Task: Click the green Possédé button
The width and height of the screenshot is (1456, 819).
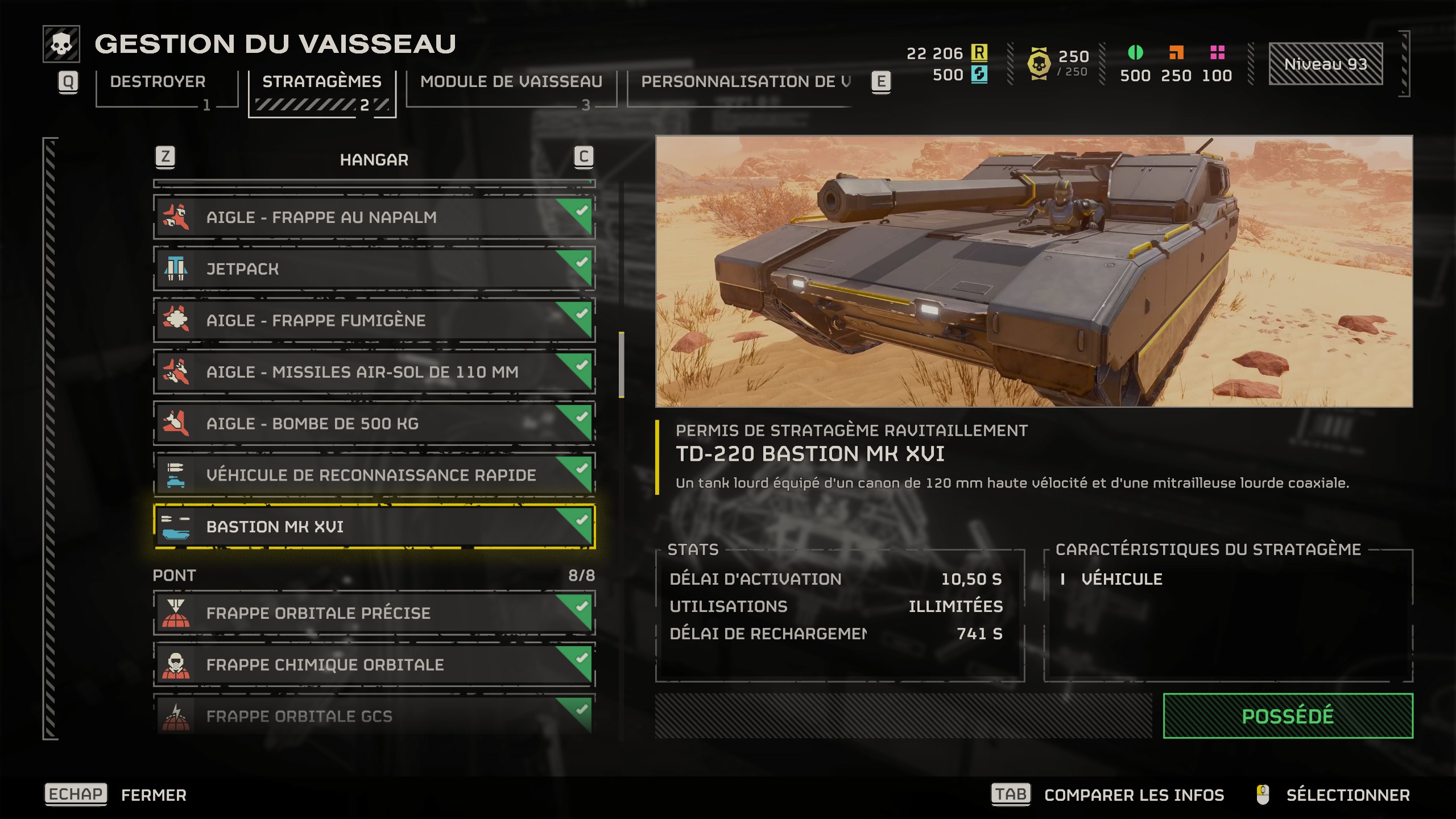Action: (x=1288, y=716)
